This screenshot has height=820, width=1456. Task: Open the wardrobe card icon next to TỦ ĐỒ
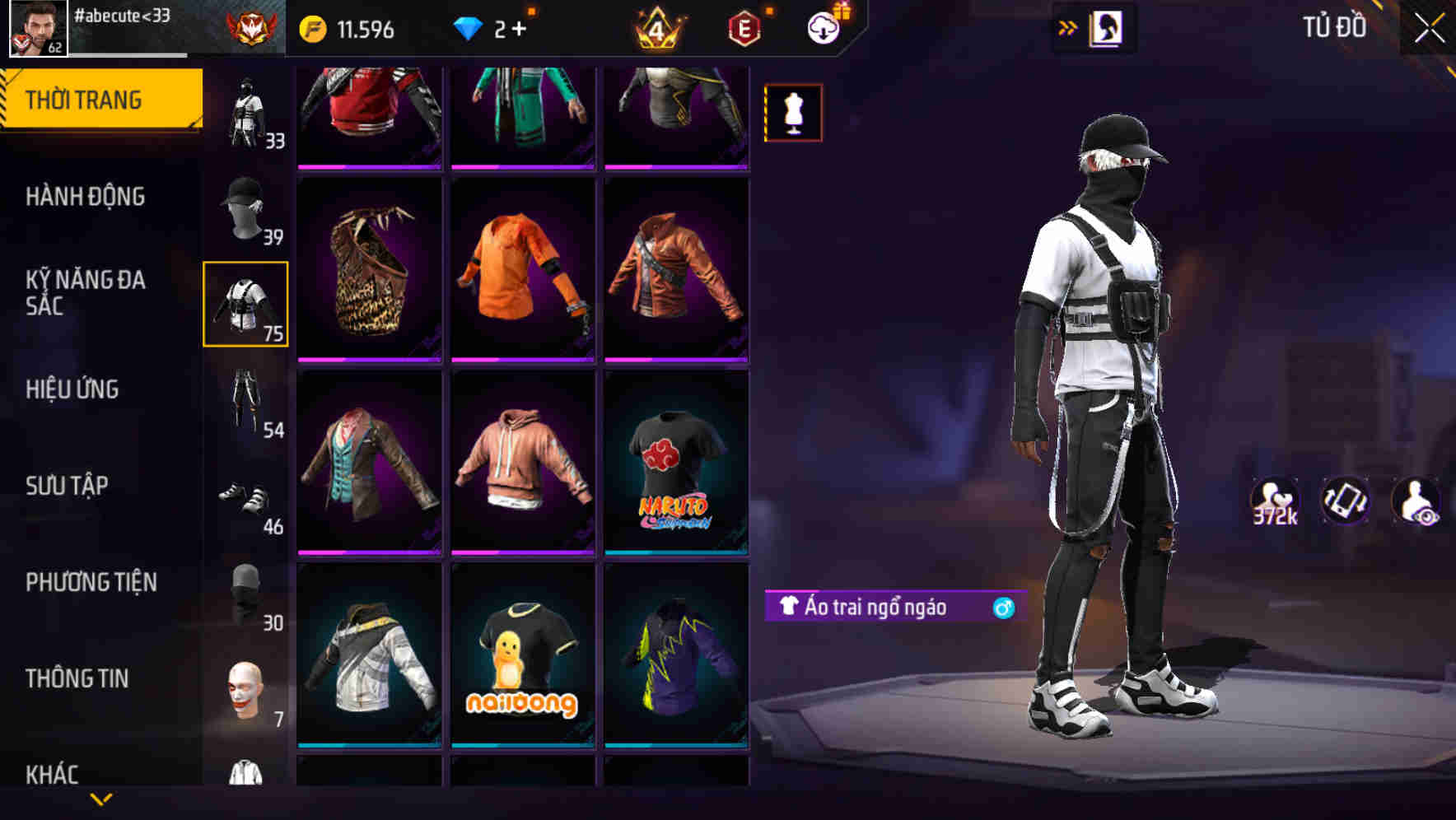[x=1107, y=27]
